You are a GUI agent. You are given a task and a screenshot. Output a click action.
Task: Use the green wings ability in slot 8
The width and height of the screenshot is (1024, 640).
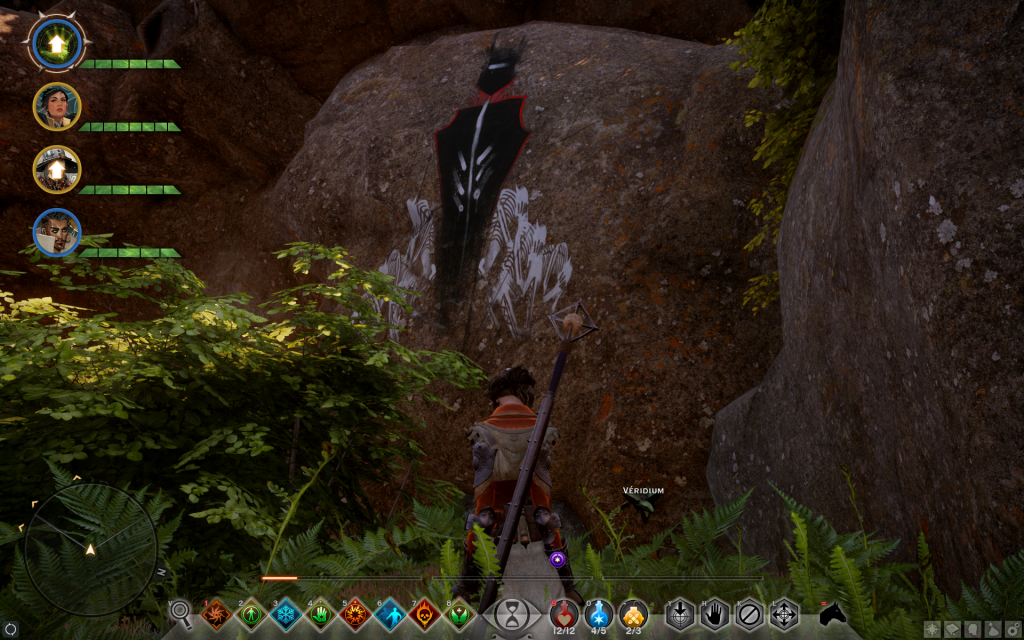point(459,613)
